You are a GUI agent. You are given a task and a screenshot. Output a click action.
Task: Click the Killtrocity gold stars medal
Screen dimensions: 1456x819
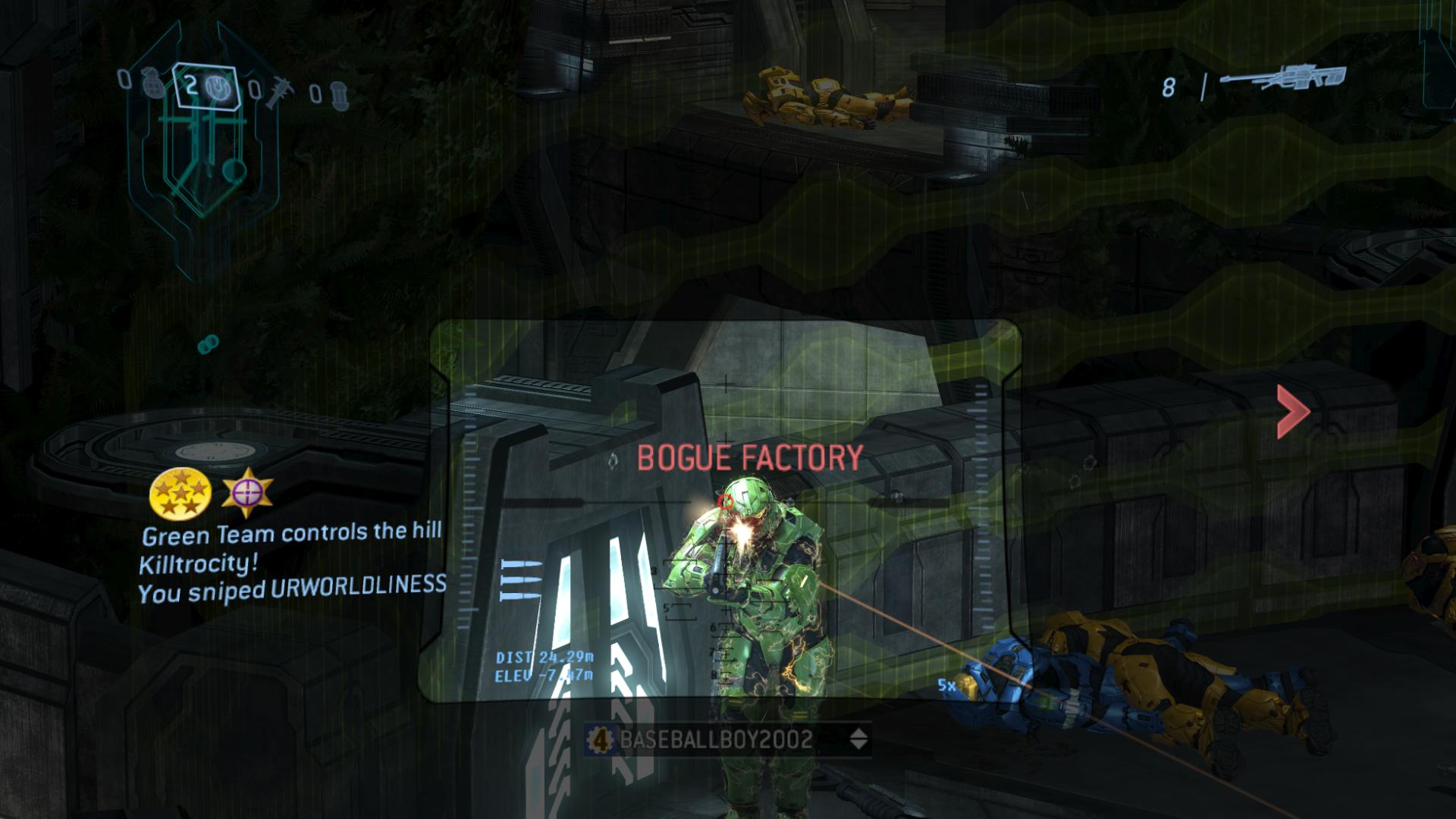pos(180,493)
